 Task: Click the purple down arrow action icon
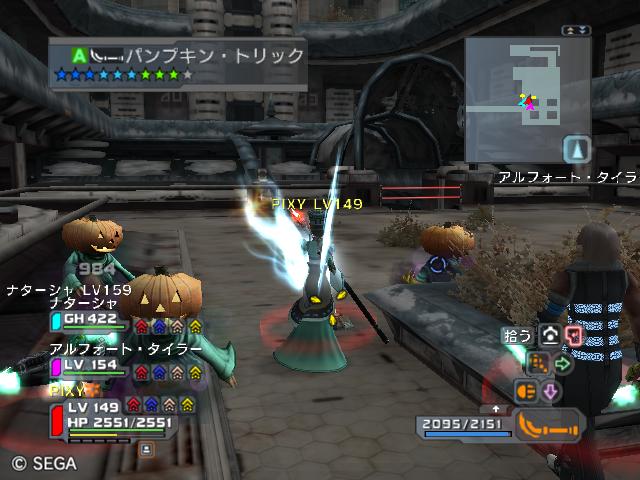pyautogui.click(x=550, y=391)
